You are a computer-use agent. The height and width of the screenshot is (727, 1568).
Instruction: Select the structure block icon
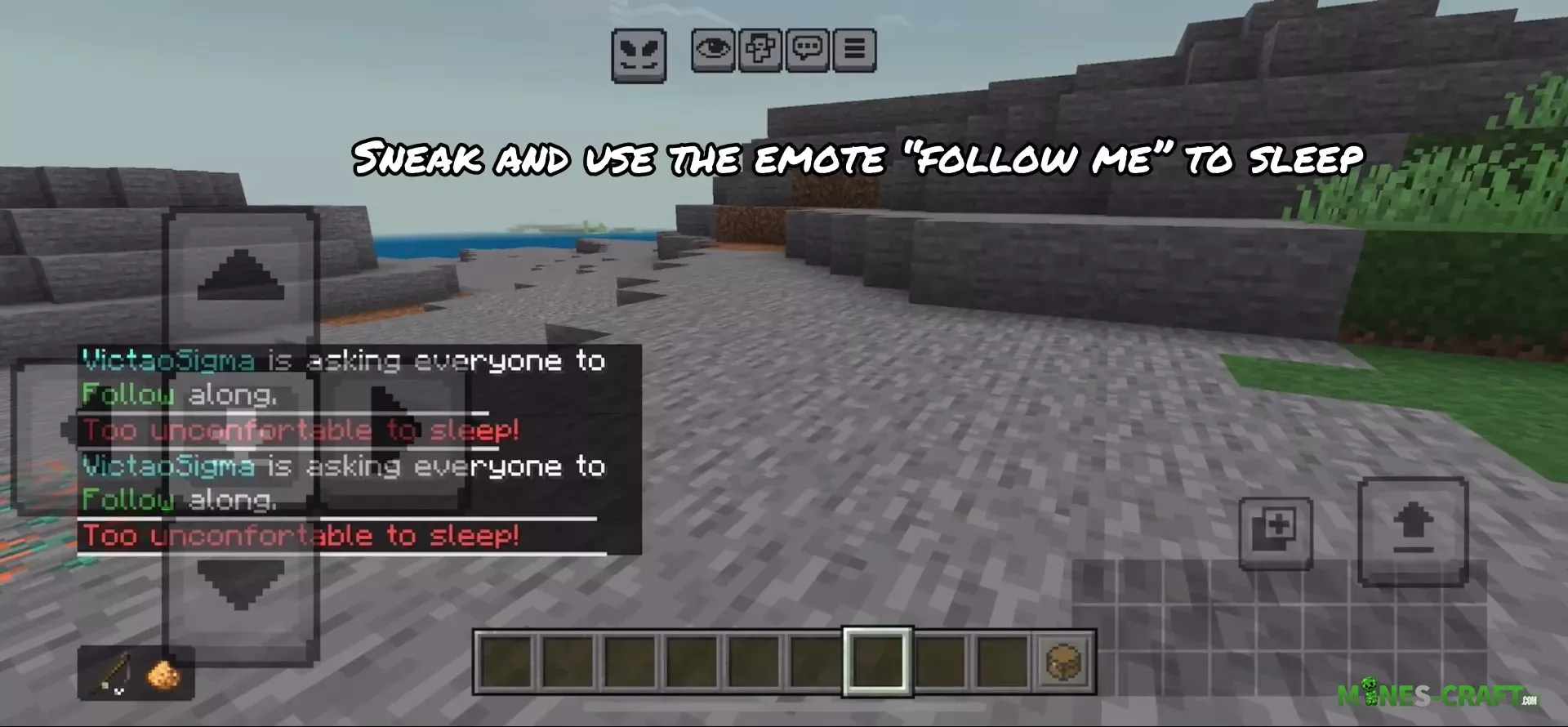click(x=759, y=51)
